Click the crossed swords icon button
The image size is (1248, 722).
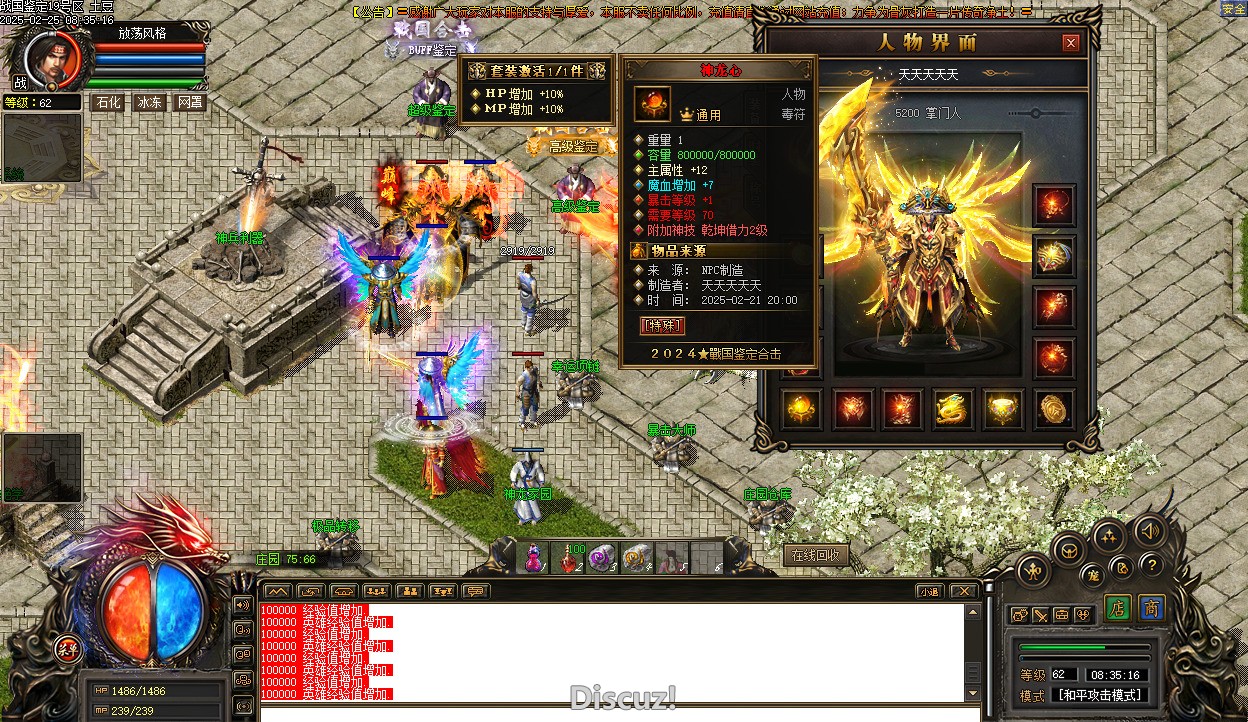pyautogui.click(x=1041, y=615)
